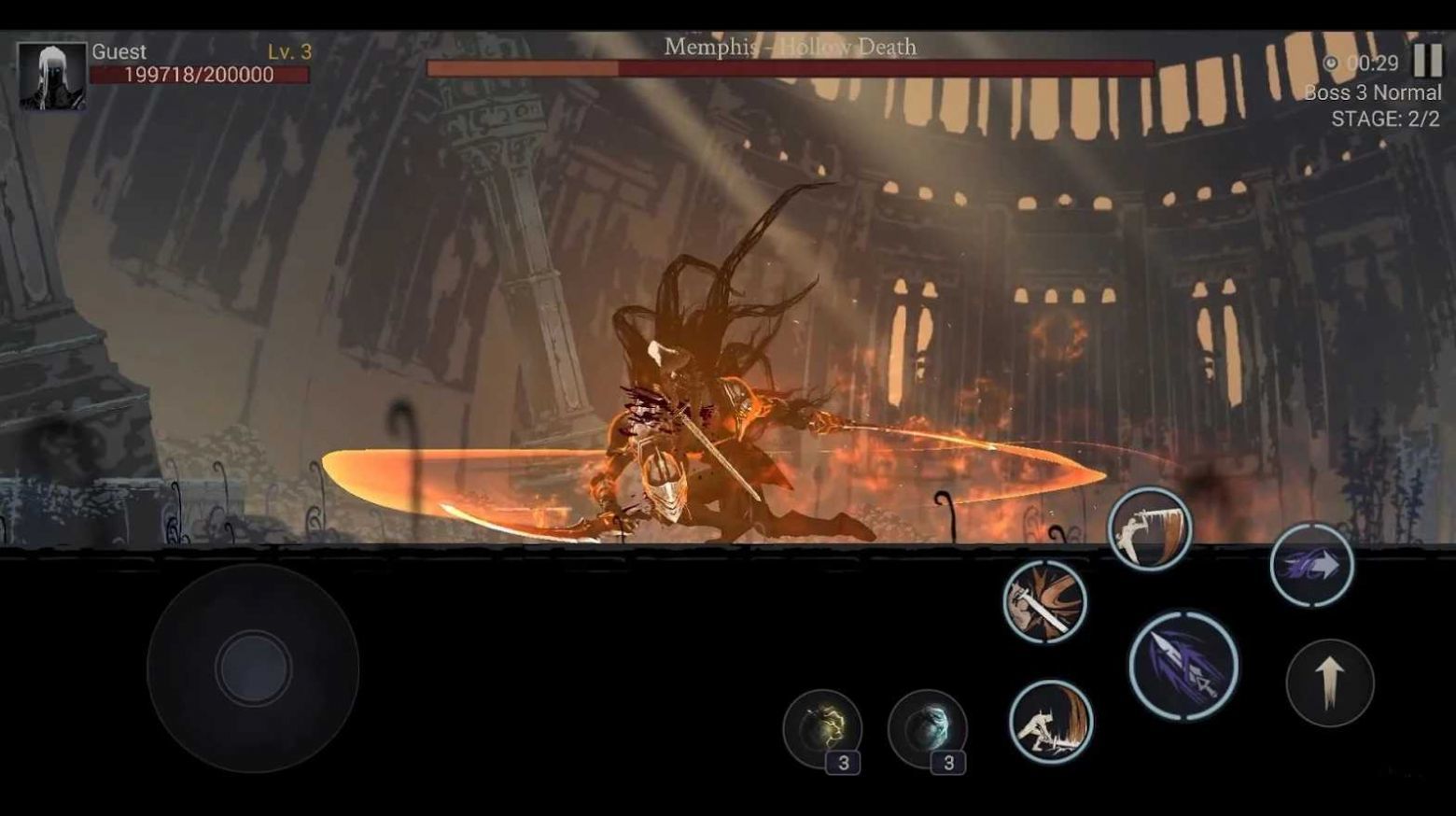This screenshot has height=816, width=1456.
Task: Tap the dash ability icon
Action: coord(1312,563)
